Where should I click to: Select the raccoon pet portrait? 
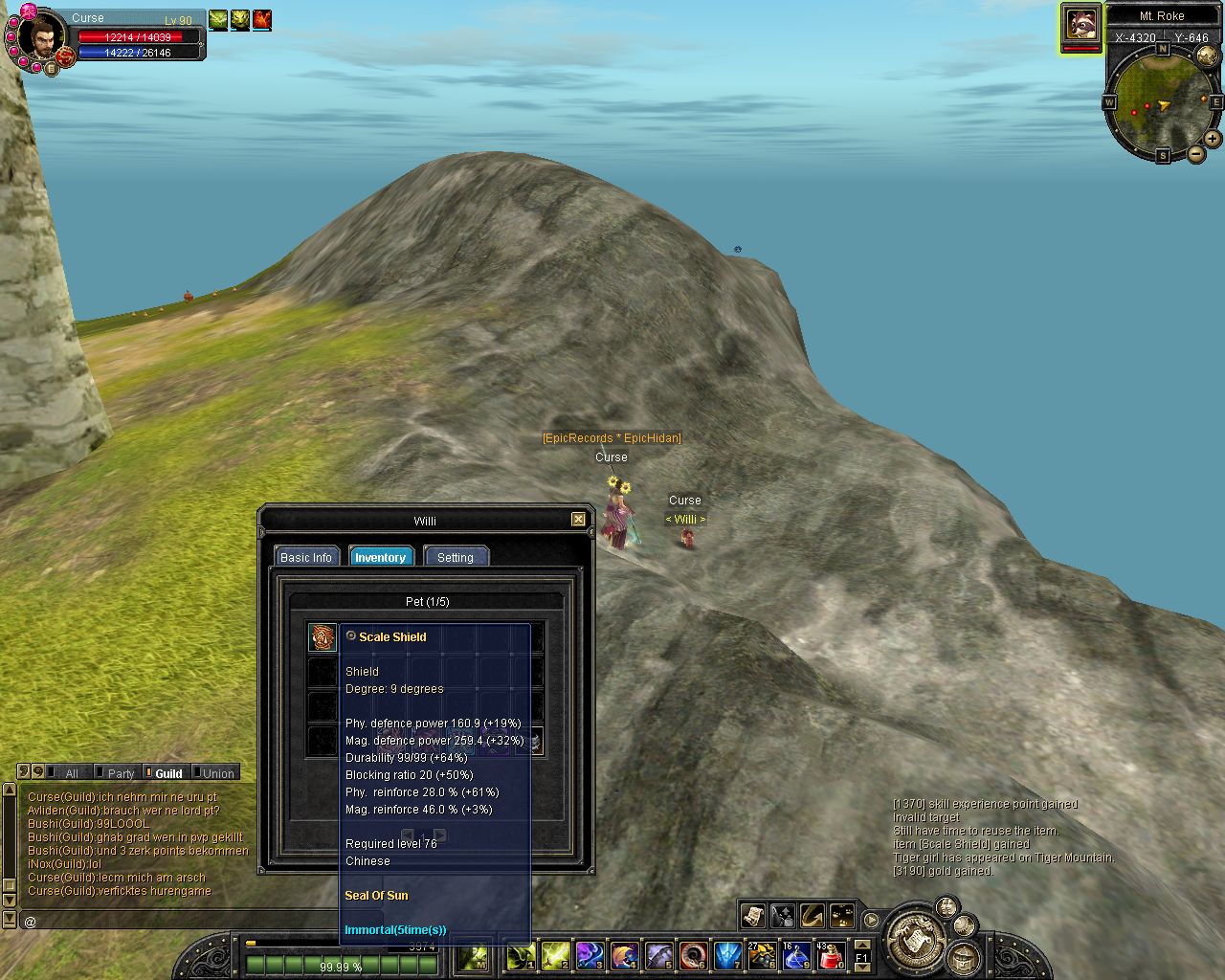tap(1081, 23)
